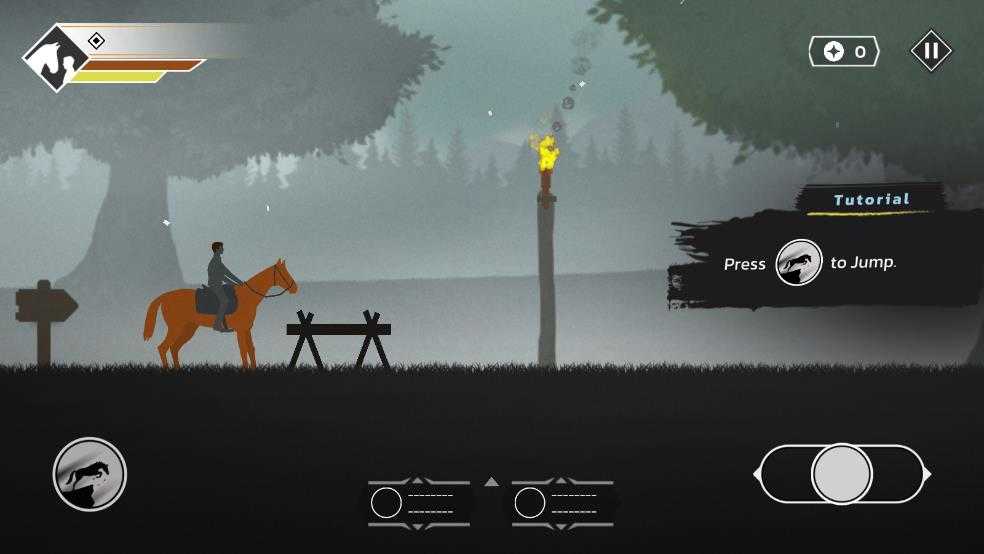Viewport: 984px width, 554px height.
Task: Pause the game with the diamond button
Action: point(930,51)
